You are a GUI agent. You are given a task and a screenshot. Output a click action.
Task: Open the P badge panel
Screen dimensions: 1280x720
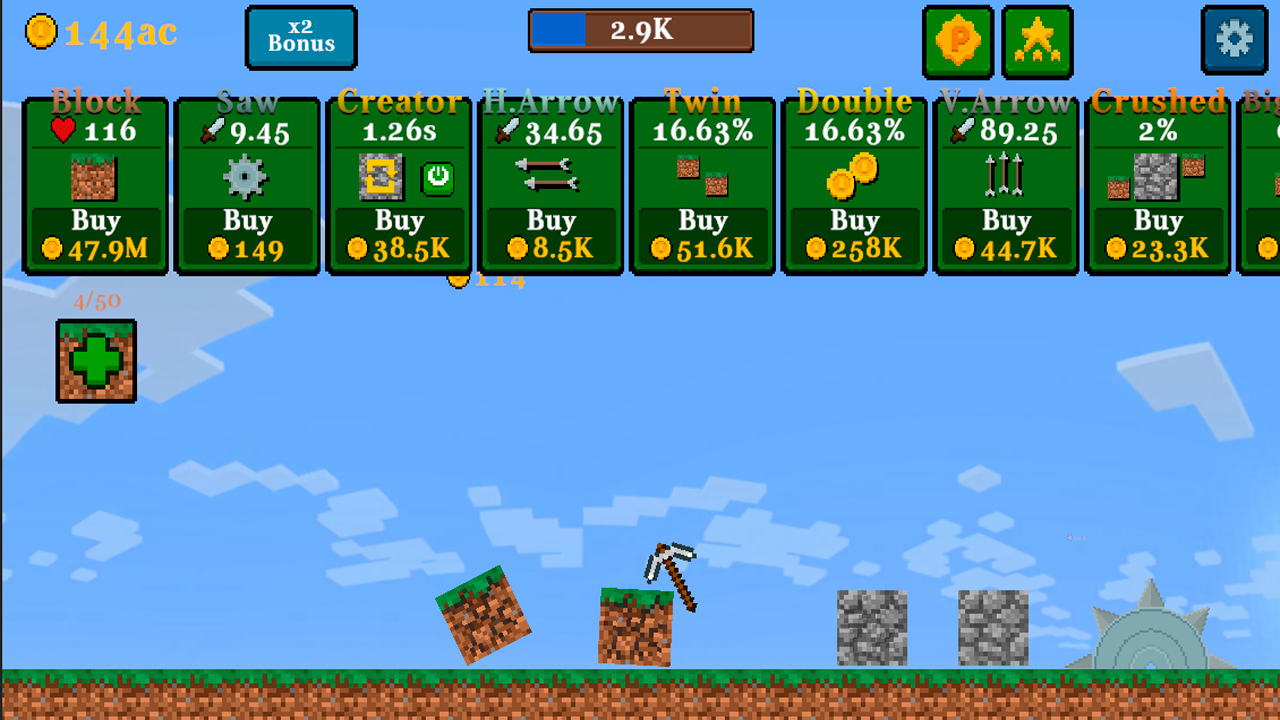pos(957,41)
